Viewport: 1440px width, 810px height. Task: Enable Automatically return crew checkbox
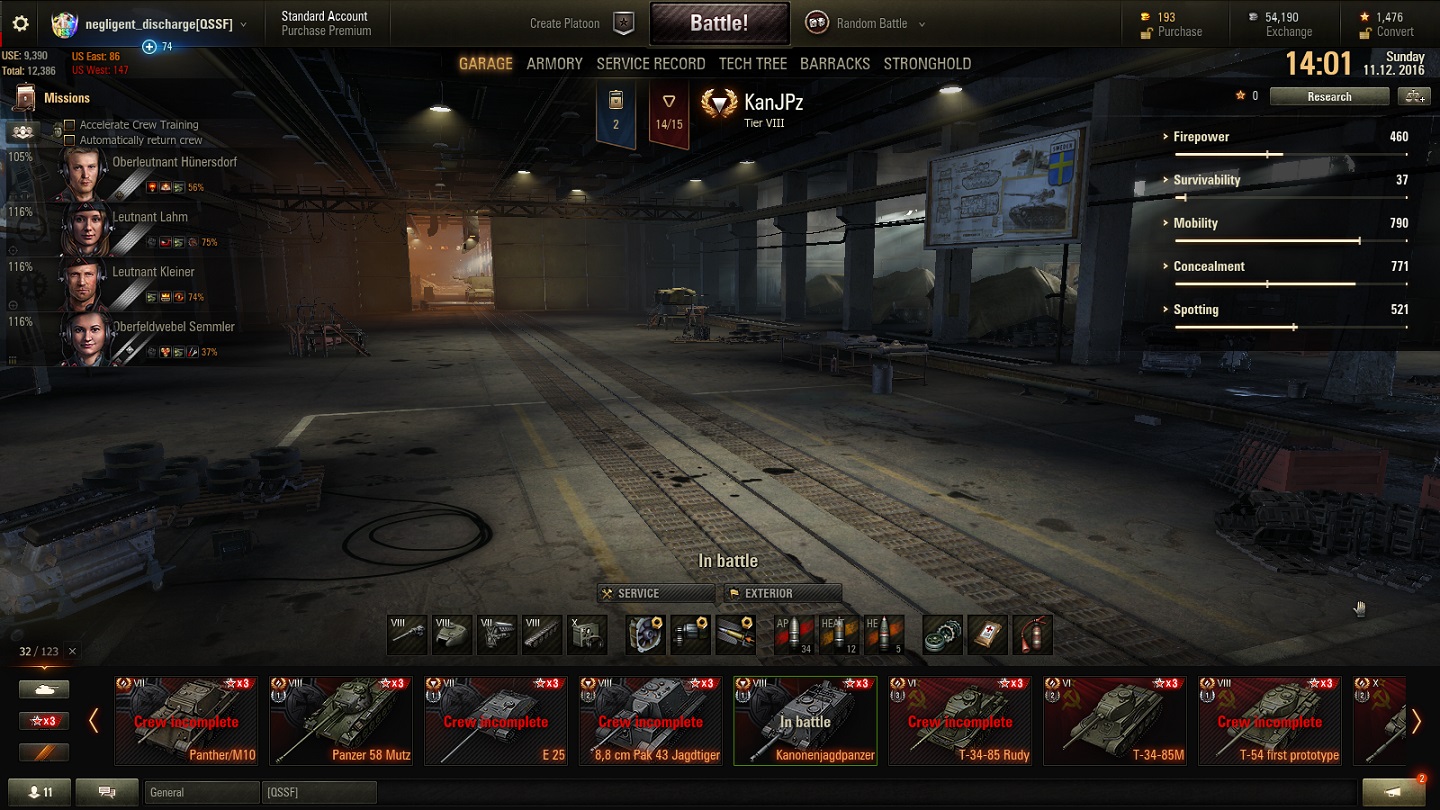pos(70,141)
